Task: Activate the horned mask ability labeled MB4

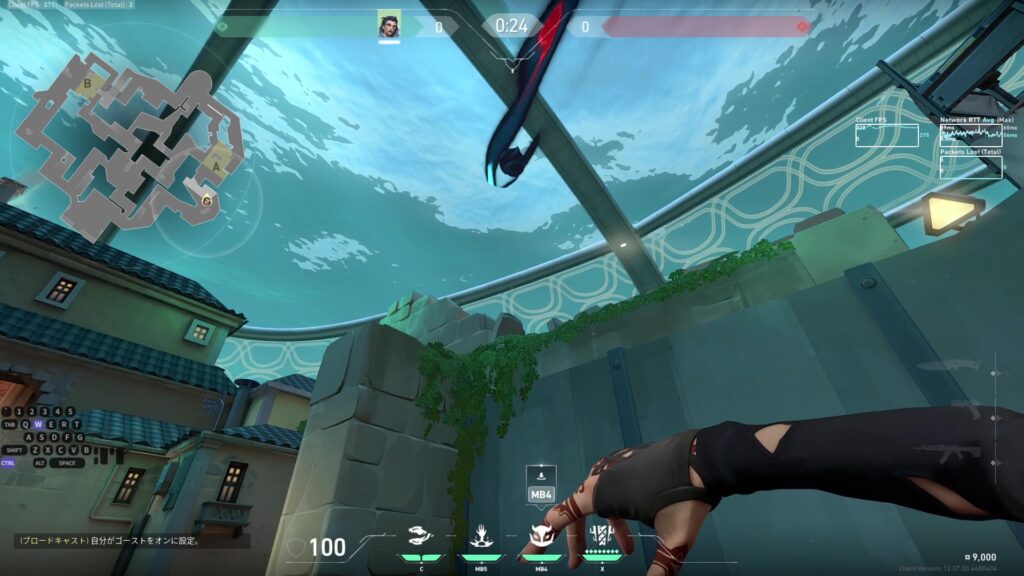Action: click(x=541, y=537)
